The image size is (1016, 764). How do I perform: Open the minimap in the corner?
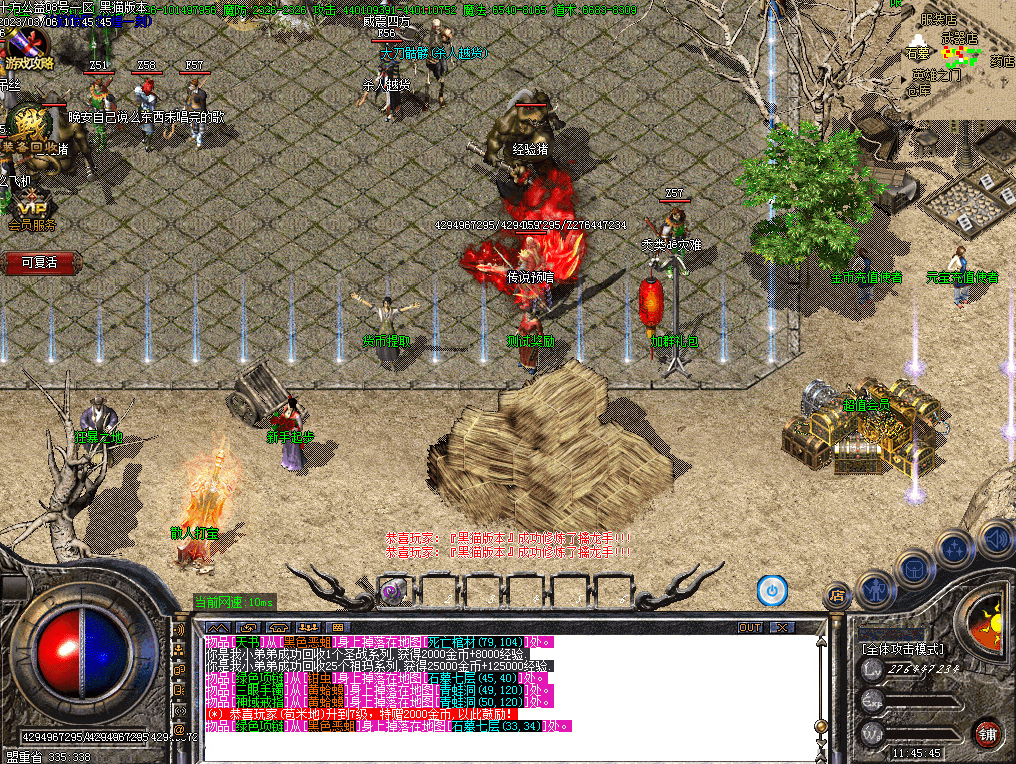coord(960,50)
